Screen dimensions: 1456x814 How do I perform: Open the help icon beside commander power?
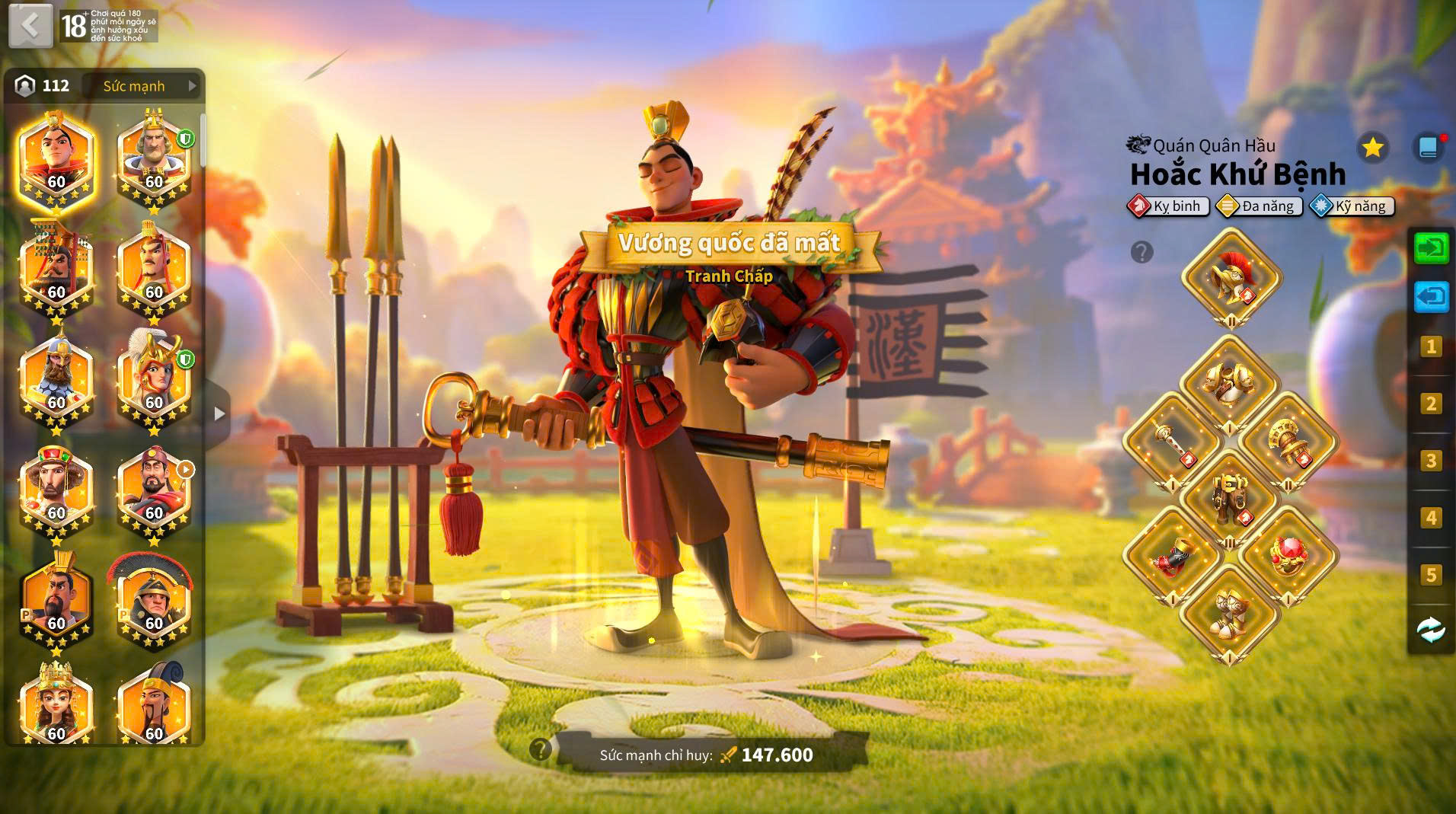click(541, 750)
